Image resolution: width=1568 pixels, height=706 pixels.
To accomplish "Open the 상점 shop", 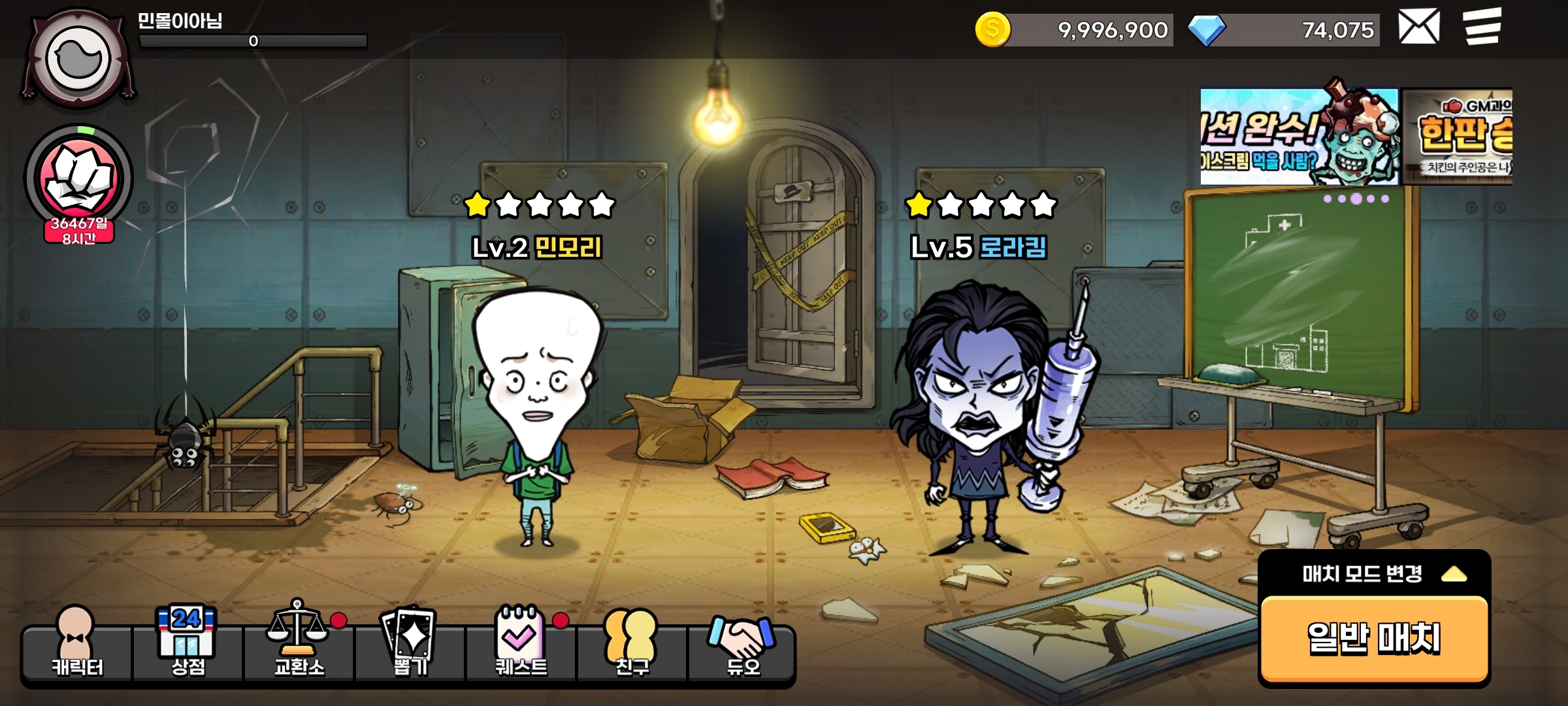I will tap(188, 644).
